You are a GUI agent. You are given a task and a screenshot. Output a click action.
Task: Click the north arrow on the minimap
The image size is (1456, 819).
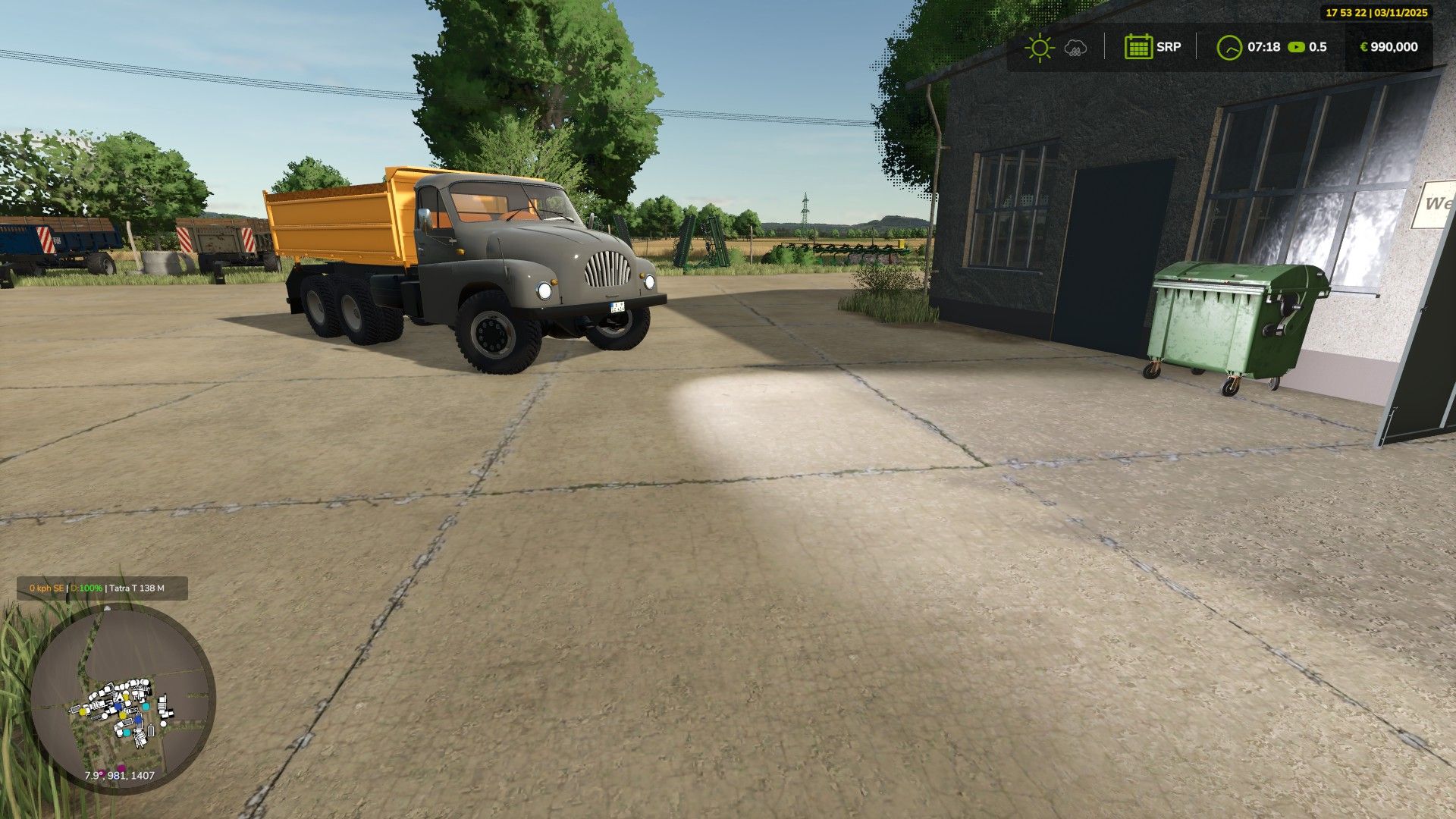(107, 607)
